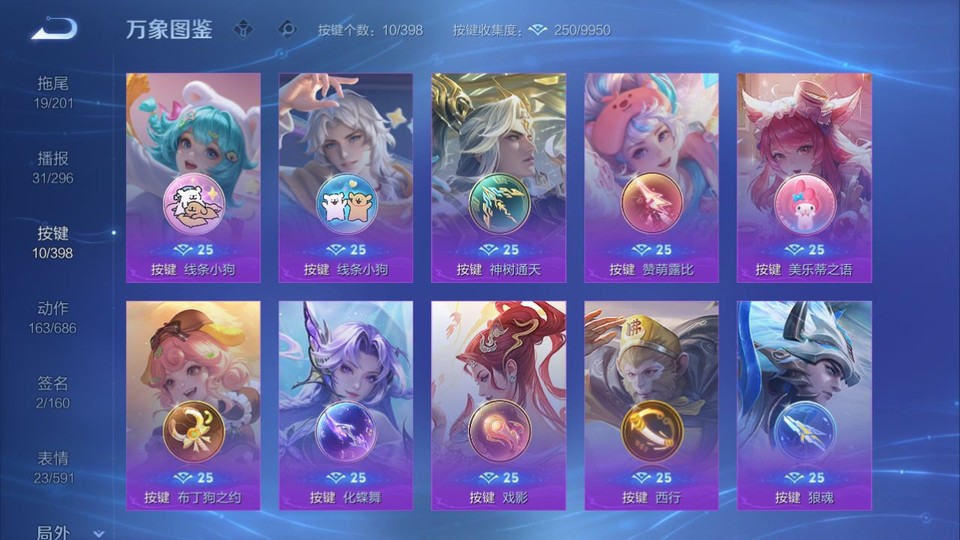Screen dimensions: 960x540
Task: Switch to the 签名 category tab
Action: [x=53, y=392]
